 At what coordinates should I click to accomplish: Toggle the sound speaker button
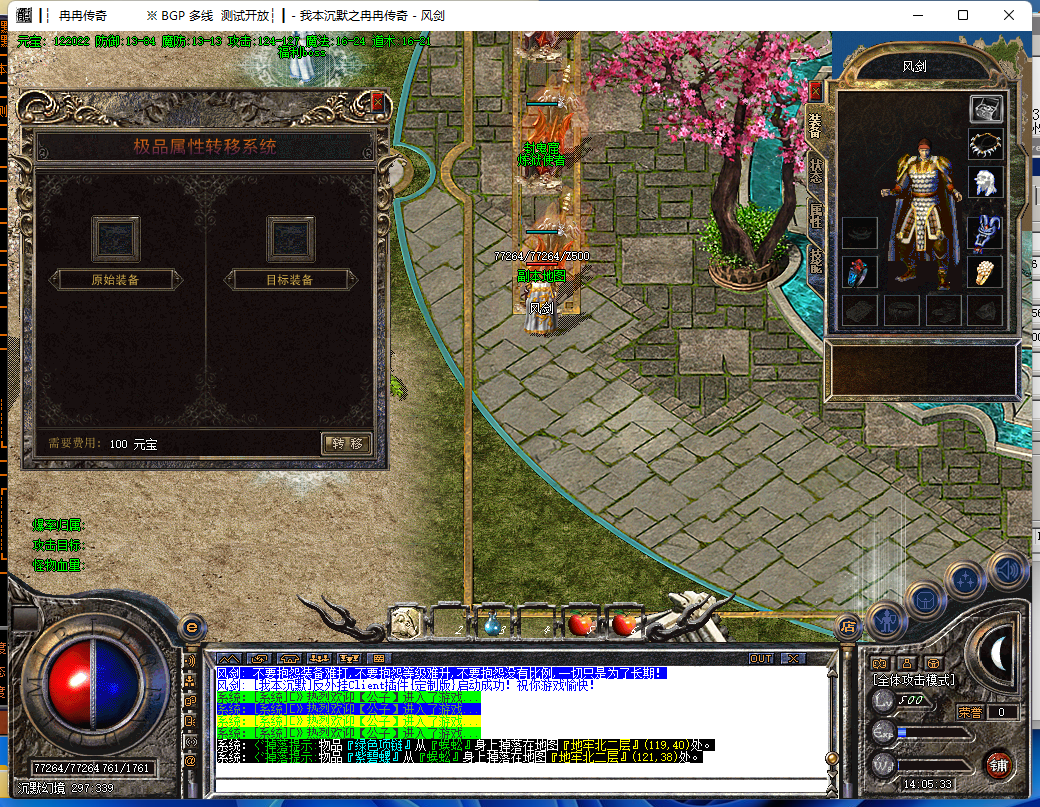1008,570
